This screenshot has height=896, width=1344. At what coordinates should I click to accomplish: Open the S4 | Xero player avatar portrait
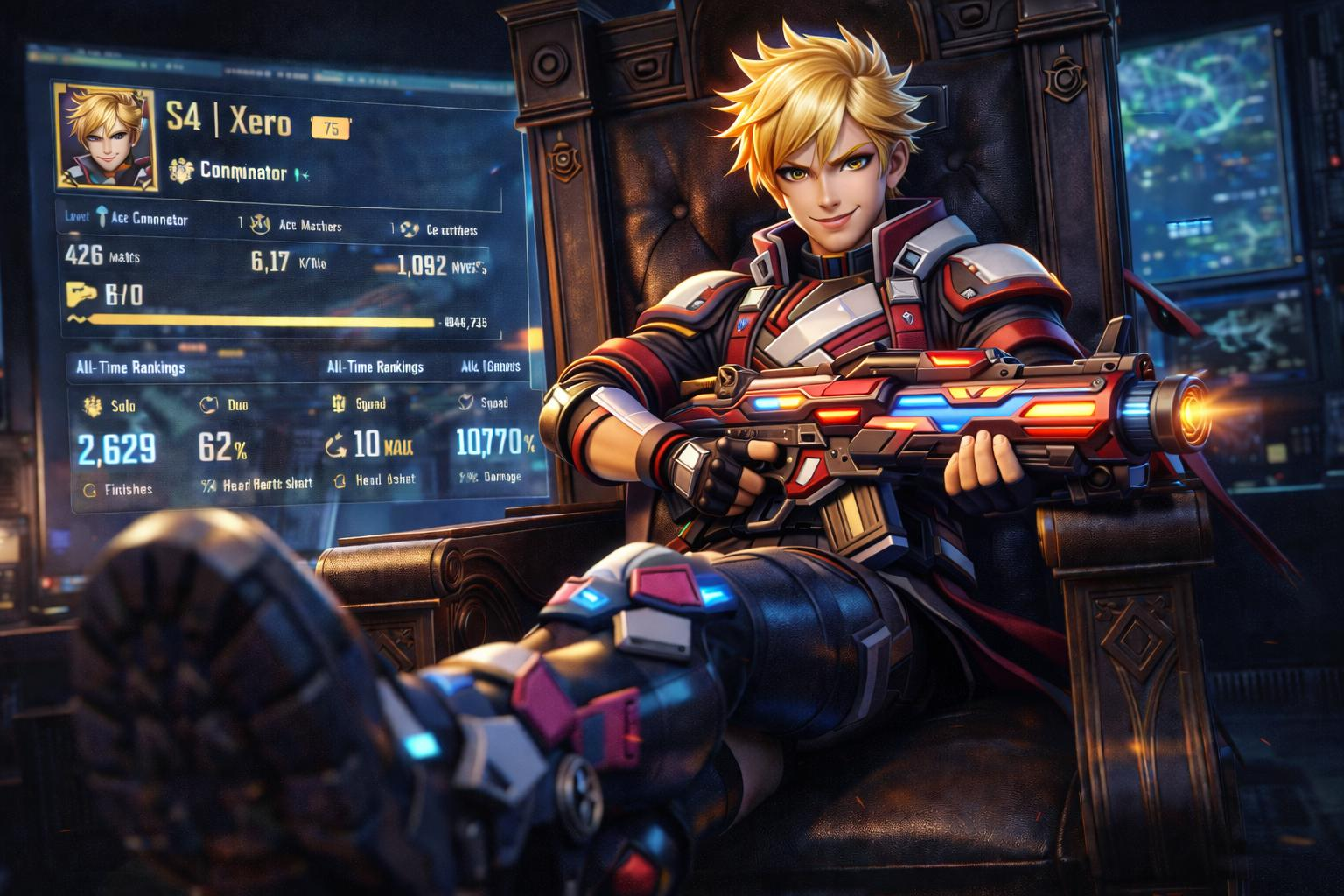click(106, 136)
